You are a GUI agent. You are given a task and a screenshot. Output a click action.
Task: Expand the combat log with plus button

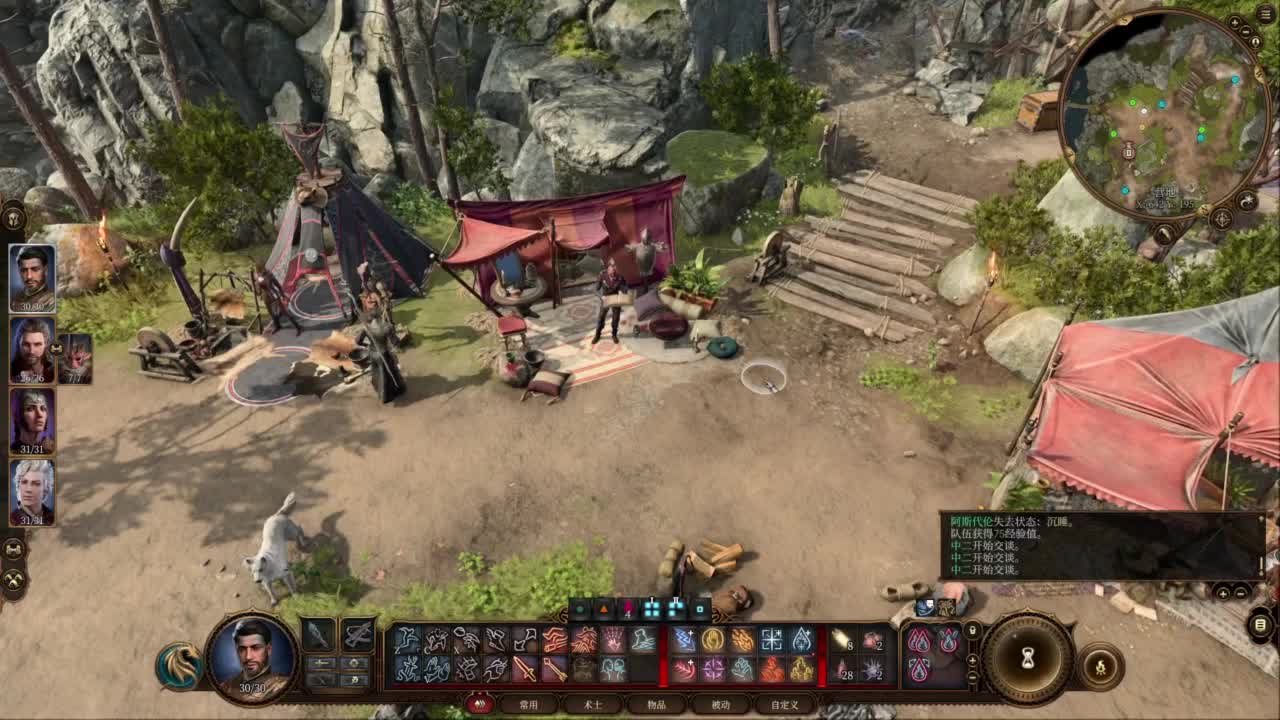tap(1223, 592)
